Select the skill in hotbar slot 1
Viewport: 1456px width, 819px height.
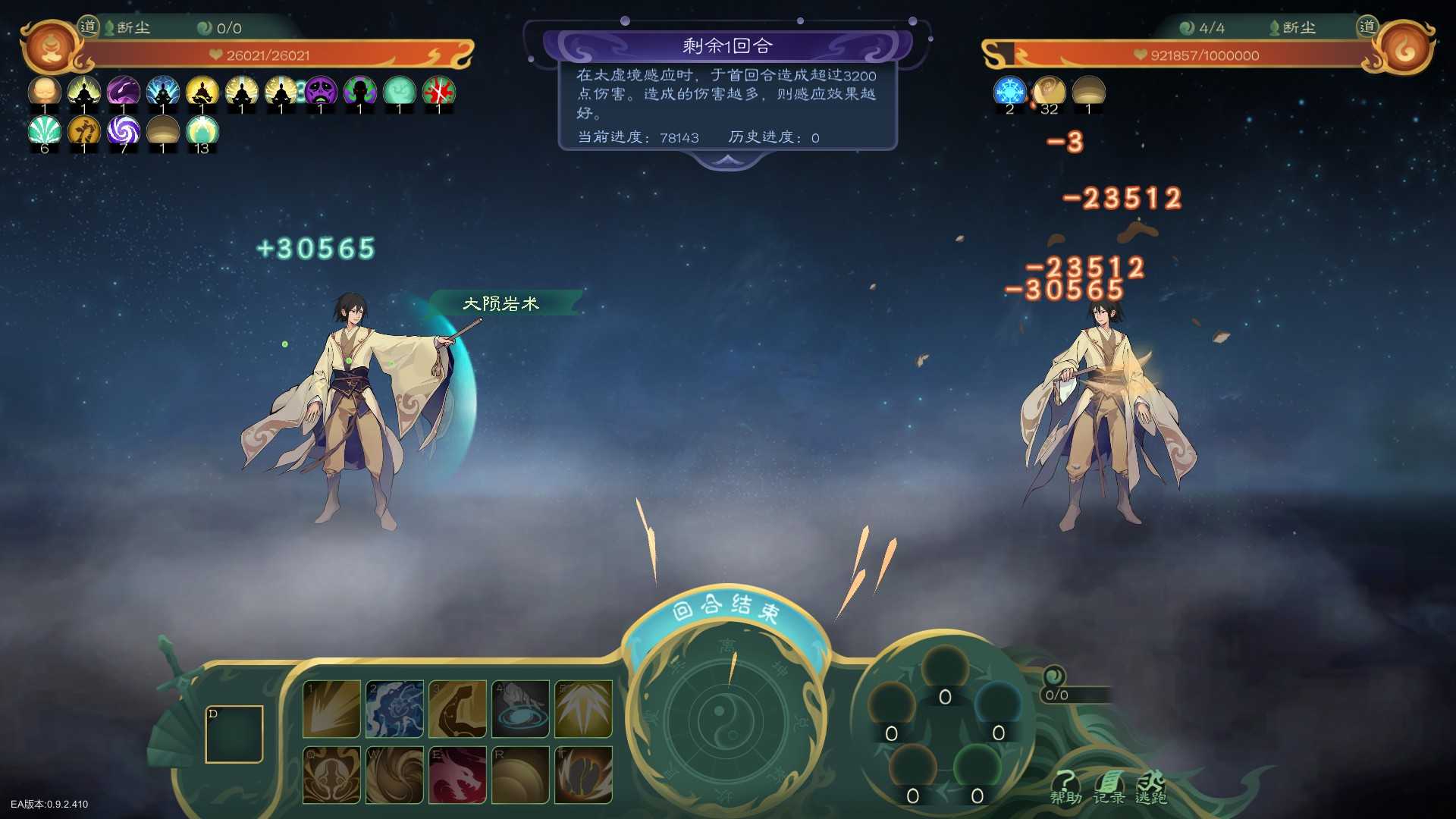pyautogui.click(x=331, y=710)
